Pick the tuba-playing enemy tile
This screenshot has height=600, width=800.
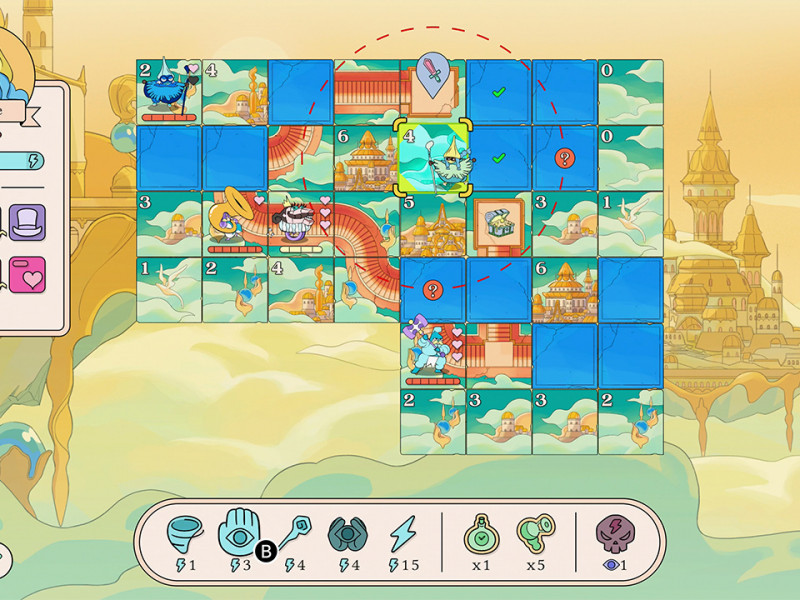234,221
